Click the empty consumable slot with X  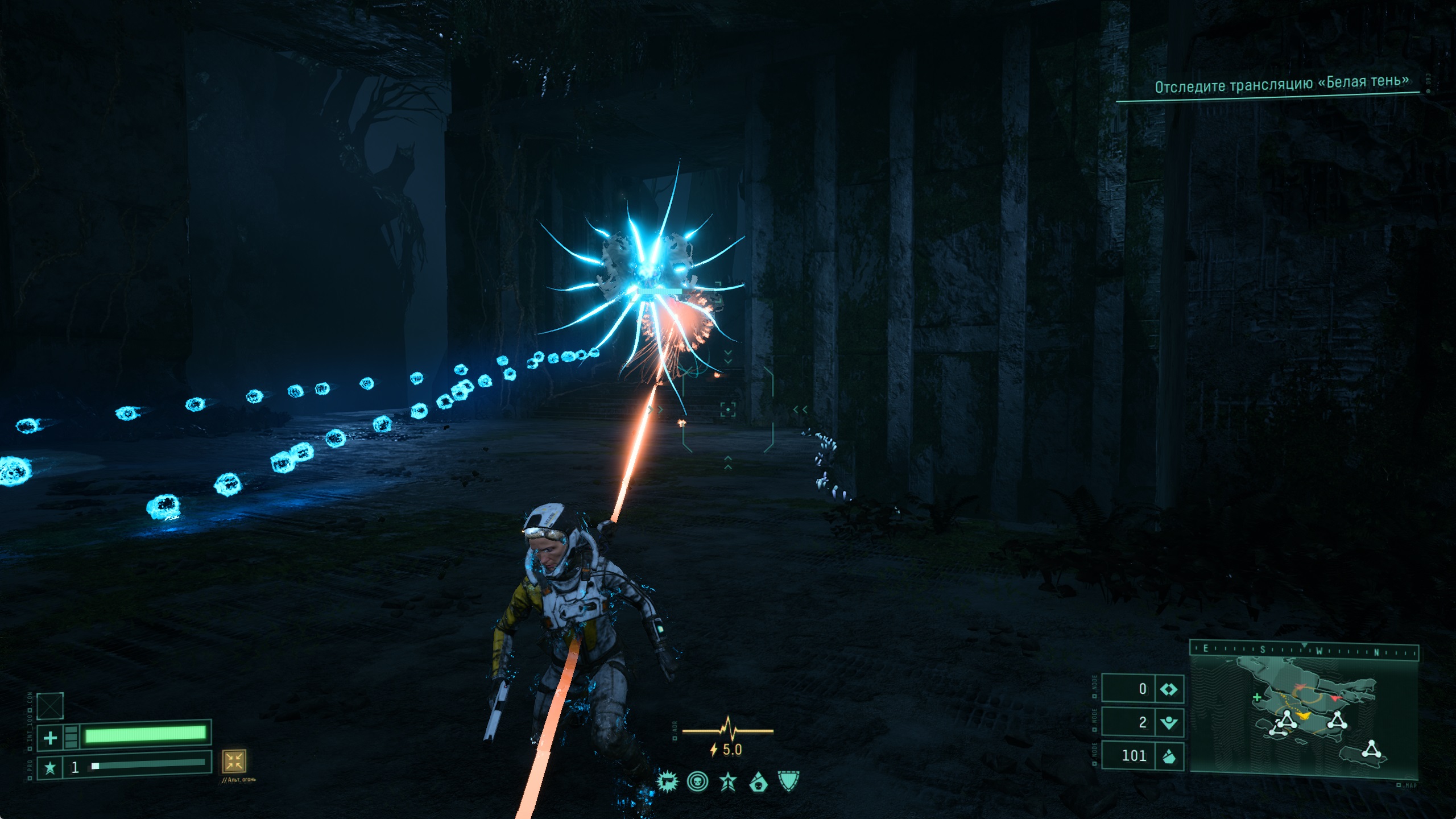pos(50,706)
